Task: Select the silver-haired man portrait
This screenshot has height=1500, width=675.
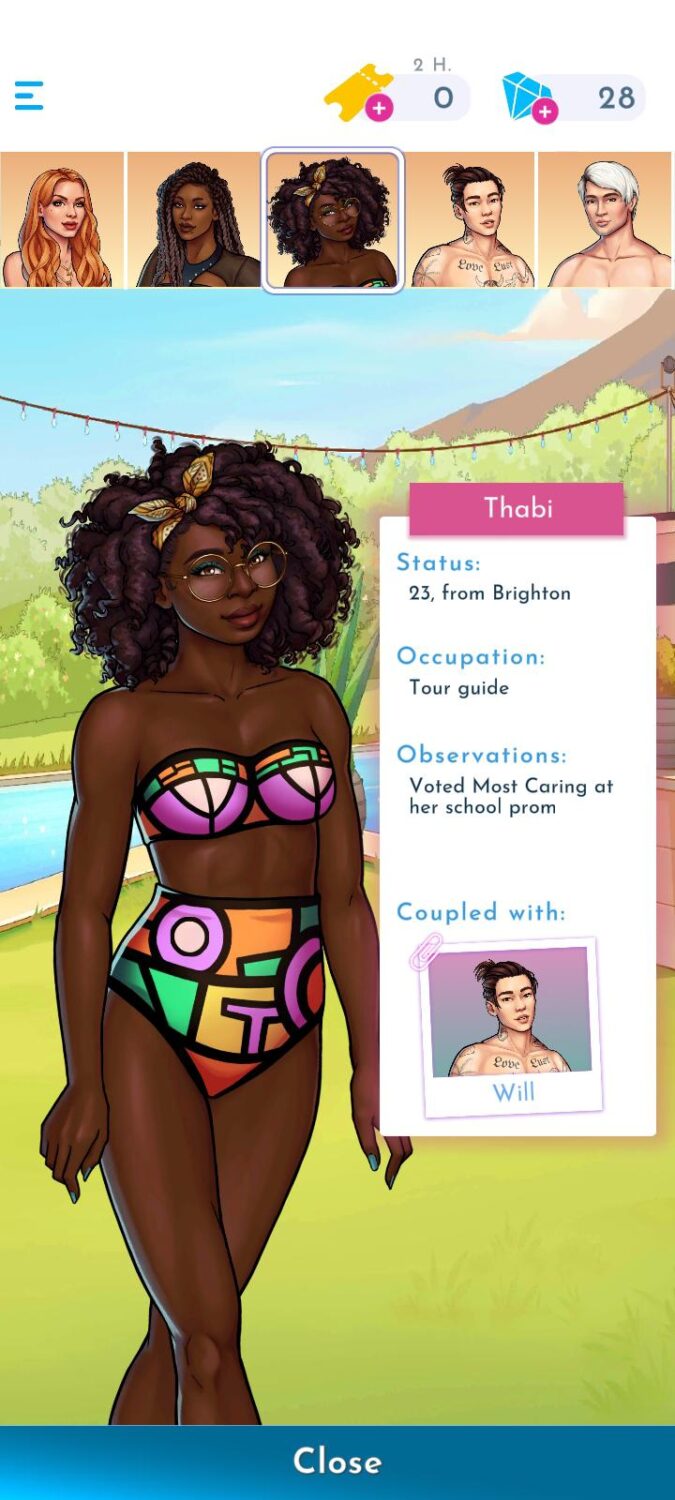Action: click(x=606, y=220)
